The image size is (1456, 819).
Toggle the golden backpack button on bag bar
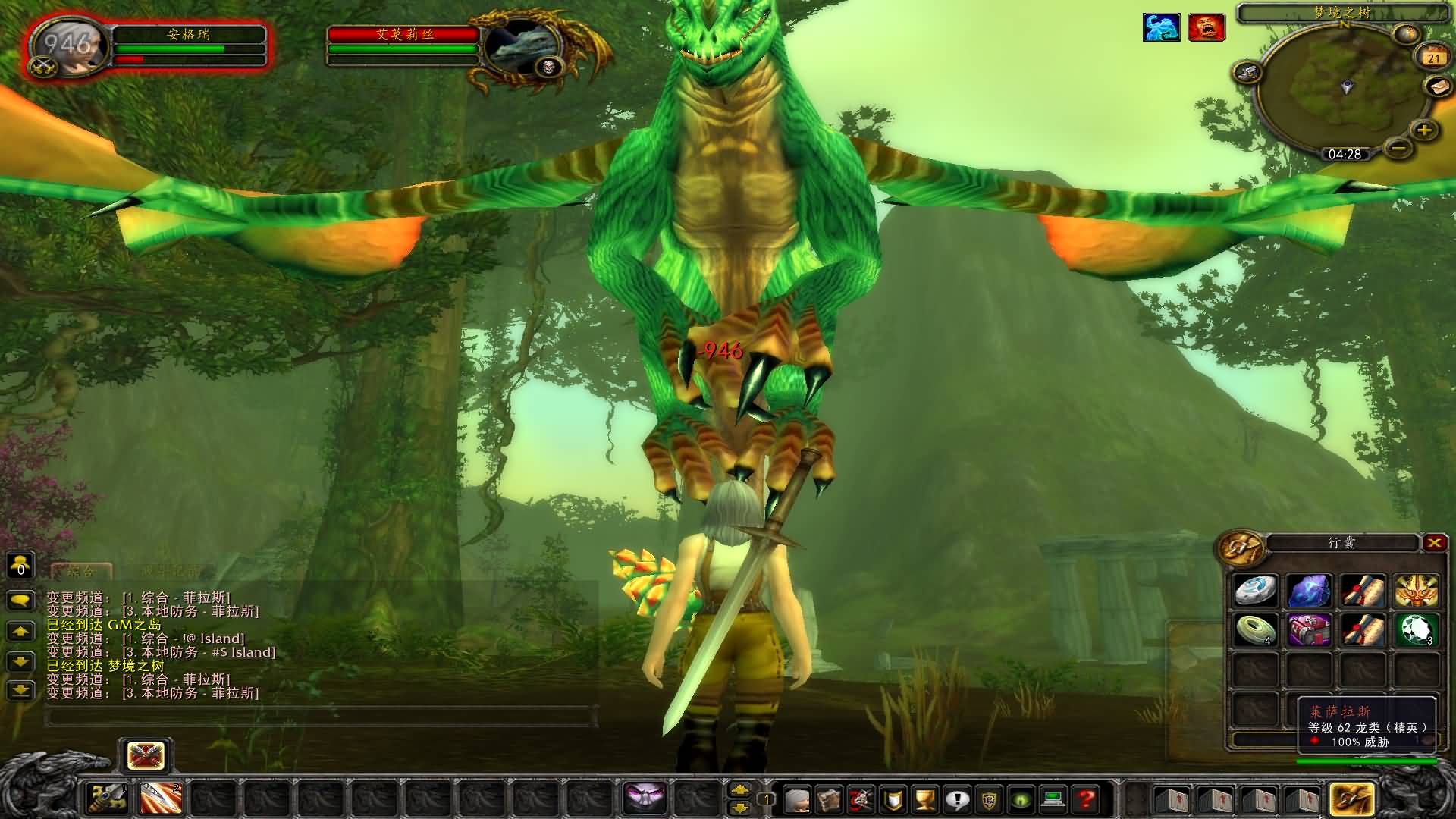click(x=1351, y=799)
